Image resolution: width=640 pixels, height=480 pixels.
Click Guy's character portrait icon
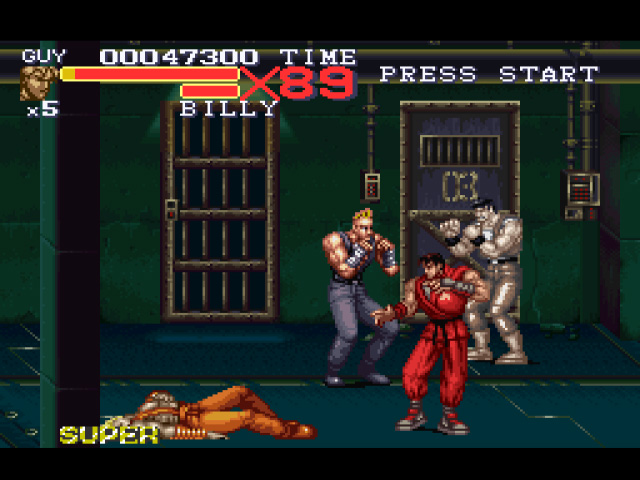coord(38,83)
